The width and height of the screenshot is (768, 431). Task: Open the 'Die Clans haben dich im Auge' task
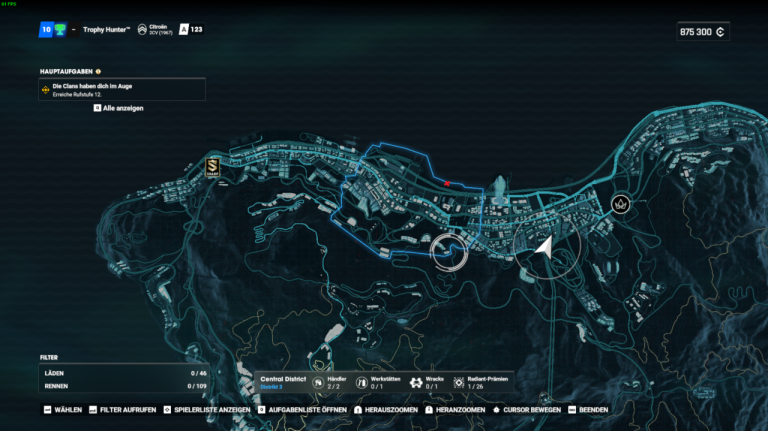pos(122,90)
